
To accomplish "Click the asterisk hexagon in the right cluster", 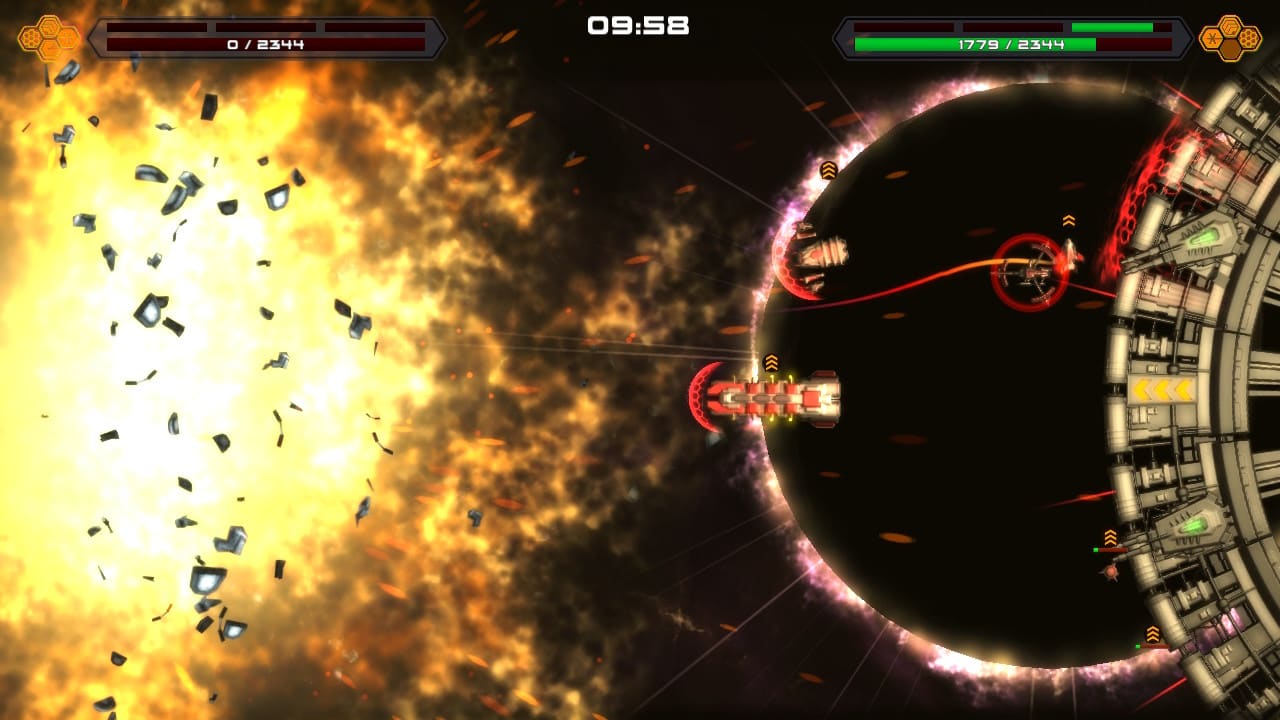I will (1211, 38).
